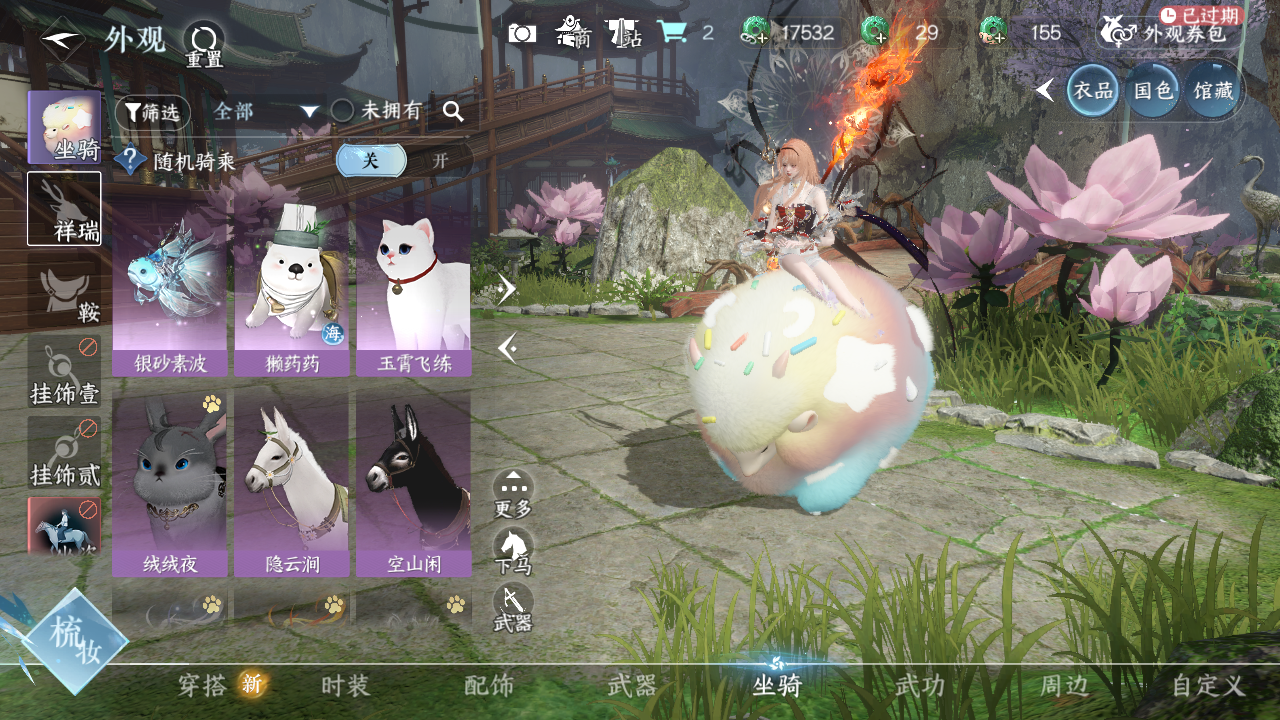Show more options with 更多
Image resolution: width=1280 pixels, height=720 pixels.
pyautogui.click(x=513, y=494)
